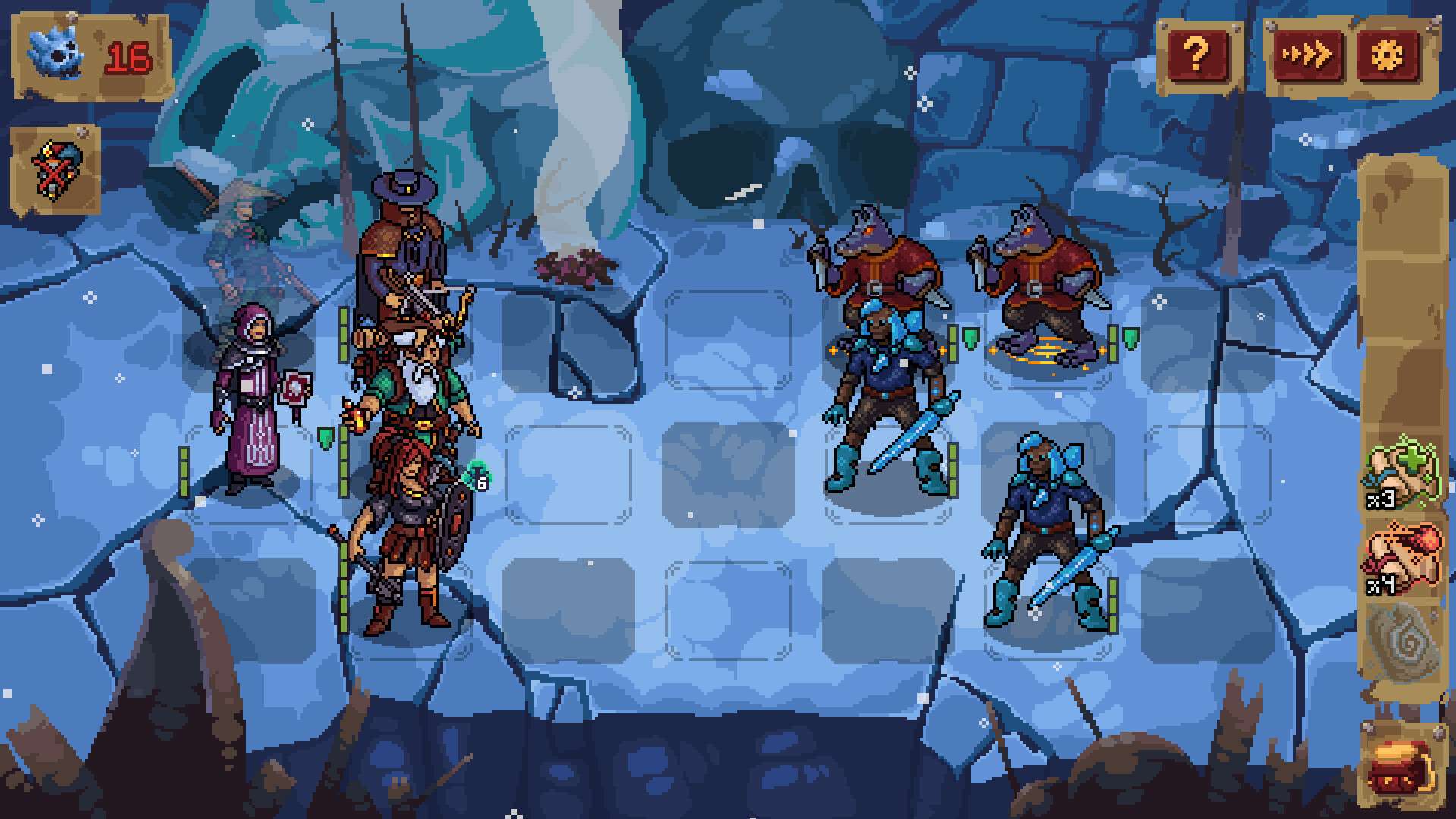The width and height of the screenshot is (1456, 819).
Task: Toggle the fast-forward battle speed arrows
Action: (x=1307, y=52)
